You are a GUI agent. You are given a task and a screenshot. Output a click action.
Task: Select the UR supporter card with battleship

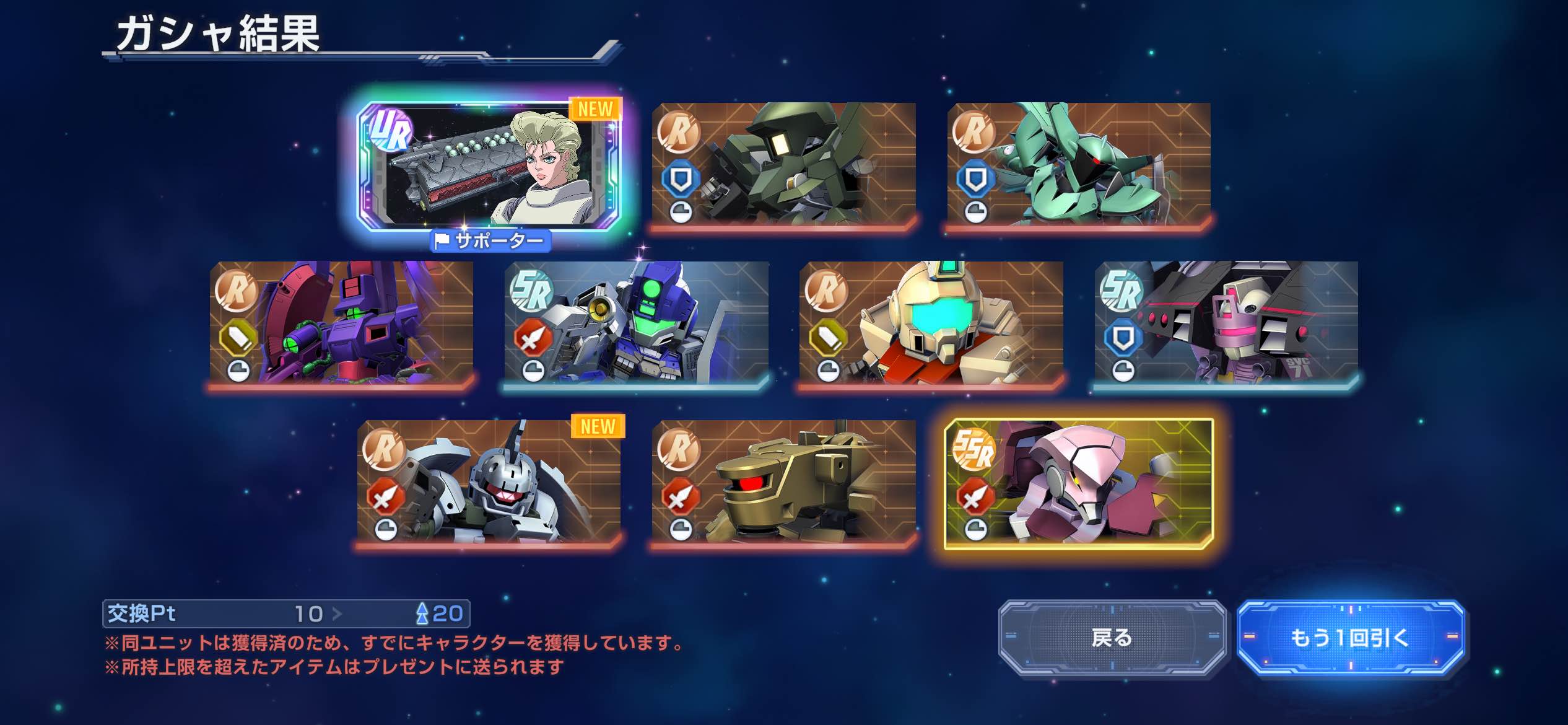(x=489, y=166)
